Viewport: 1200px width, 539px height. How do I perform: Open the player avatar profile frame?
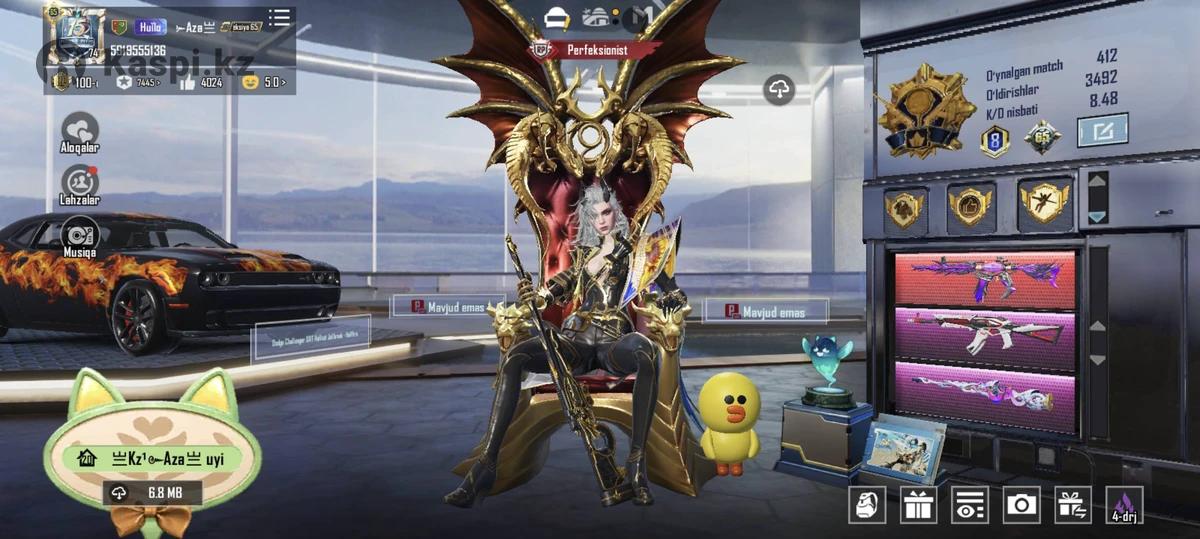74,33
